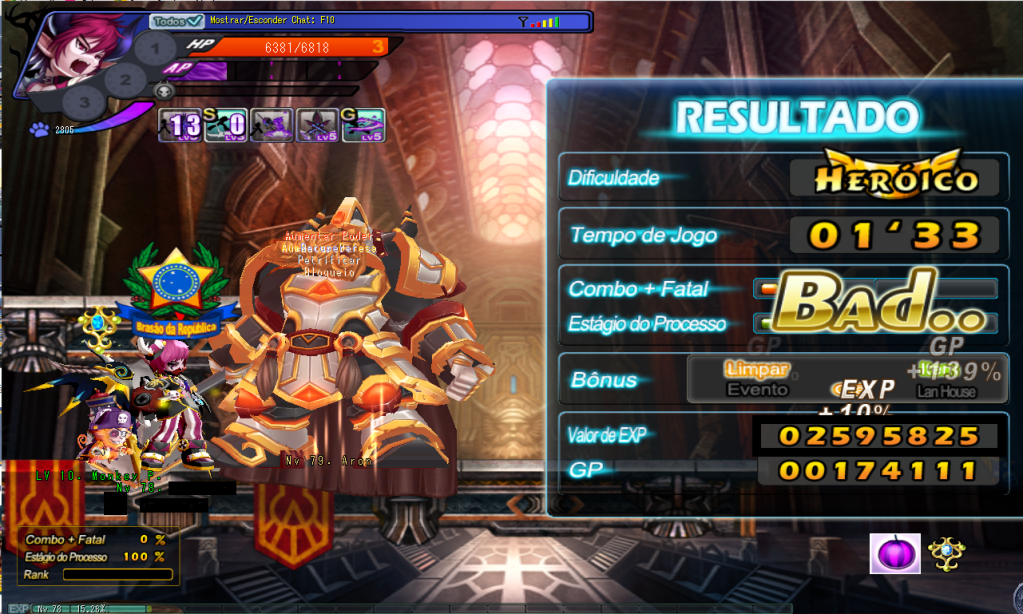Click the blue paw print pet icon

click(x=39, y=129)
